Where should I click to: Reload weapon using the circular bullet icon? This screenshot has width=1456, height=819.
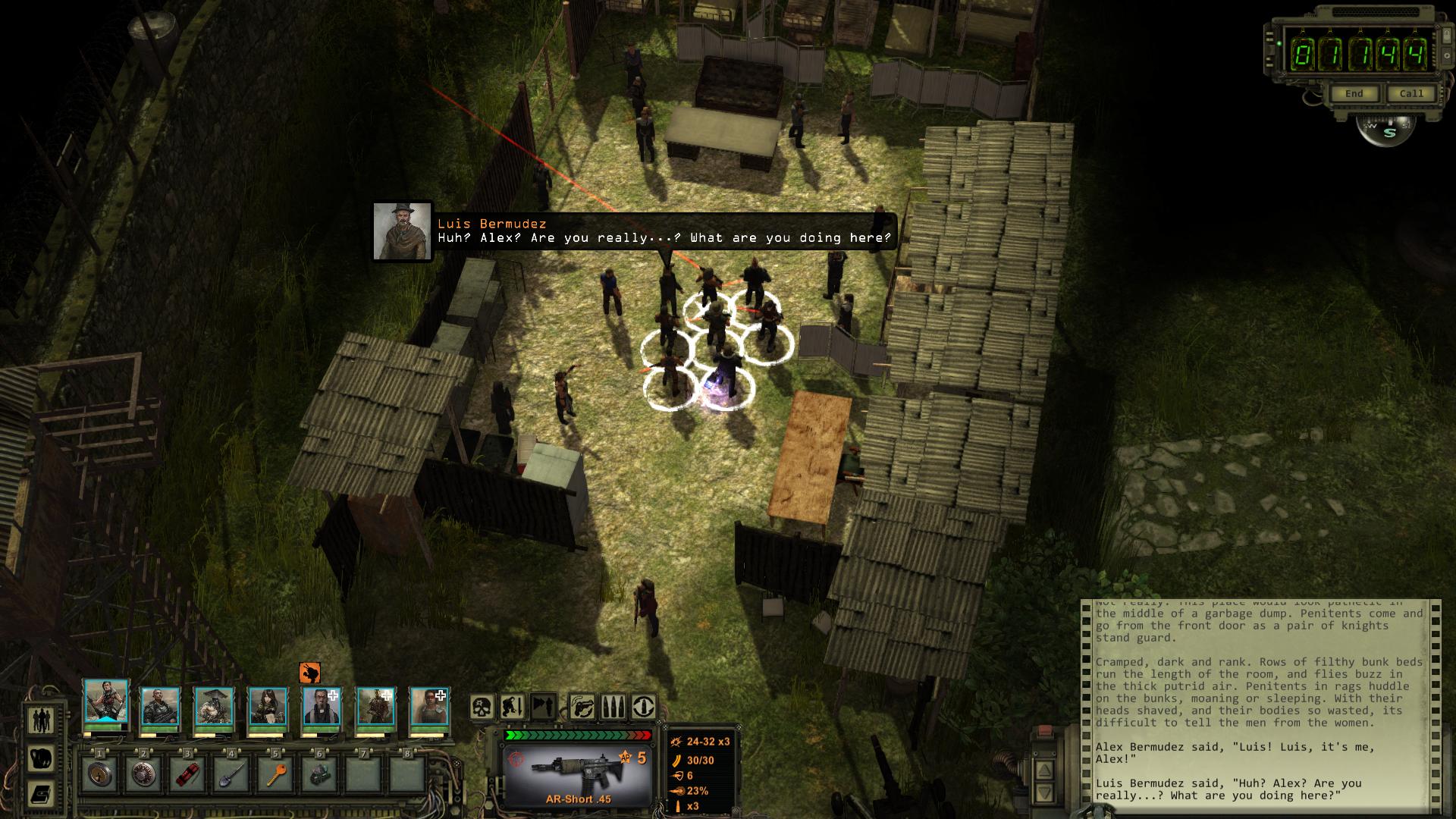(x=644, y=708)
